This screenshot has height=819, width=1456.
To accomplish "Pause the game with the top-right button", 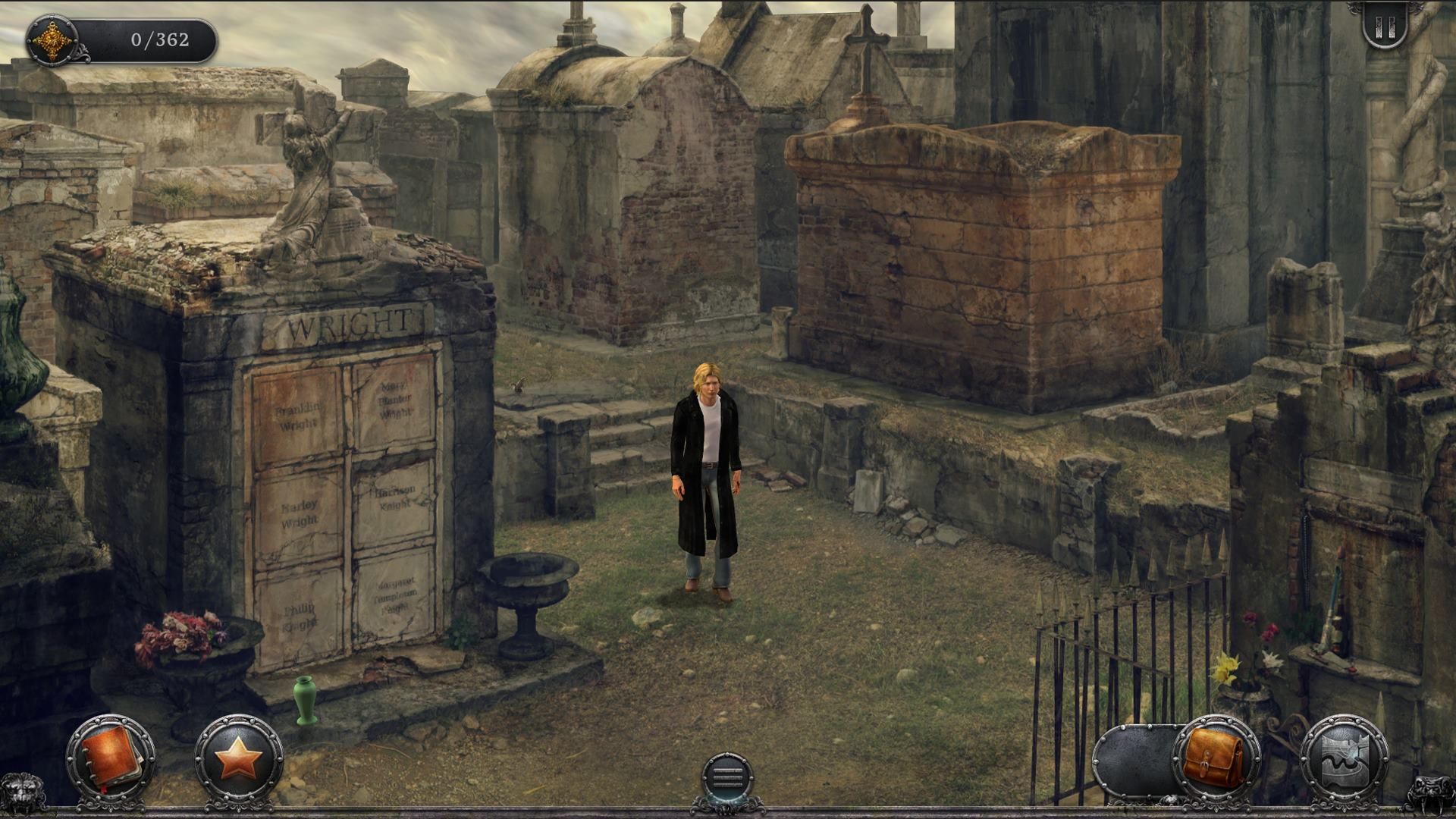I will 1385,28.
